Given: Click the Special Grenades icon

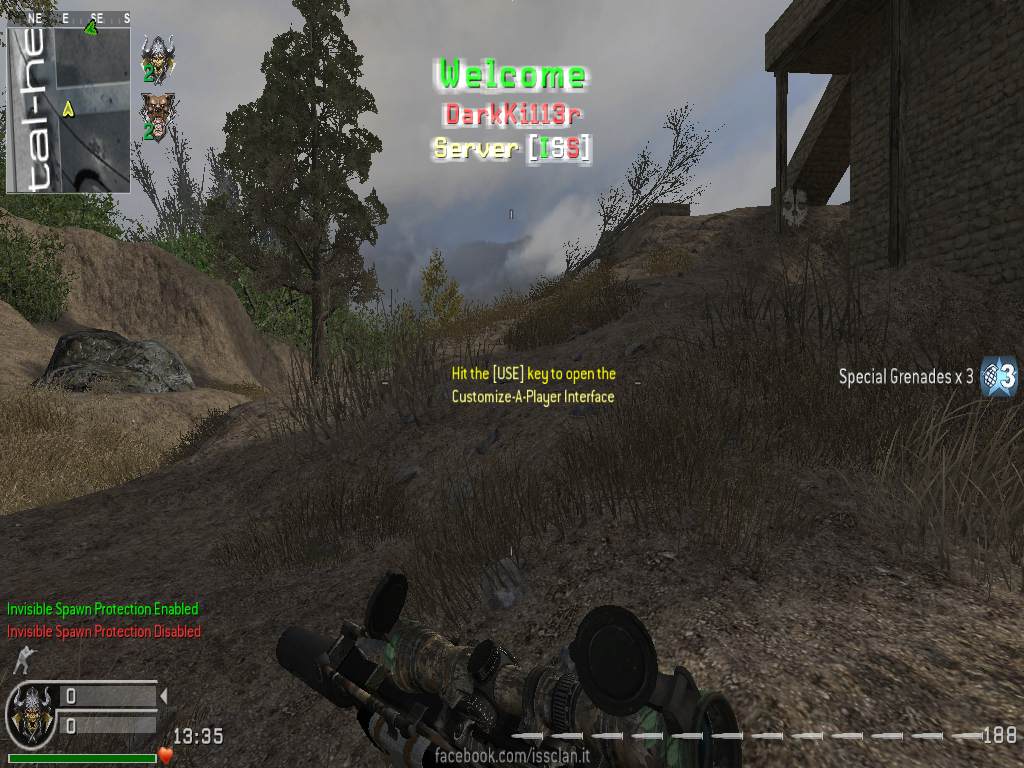Looking at the screenshot, I should 998,376.
